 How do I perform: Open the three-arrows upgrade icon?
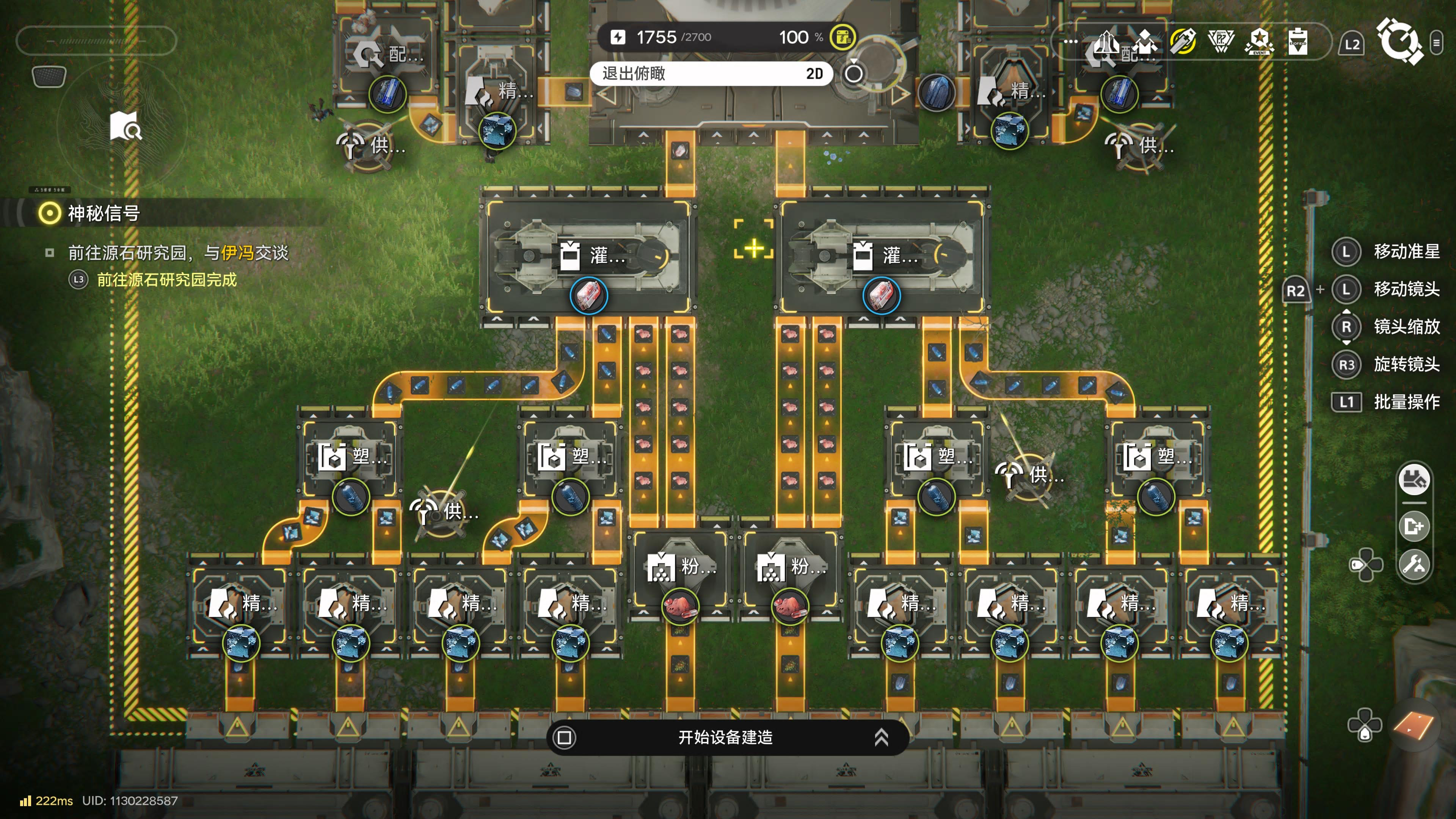[1106, 42]
